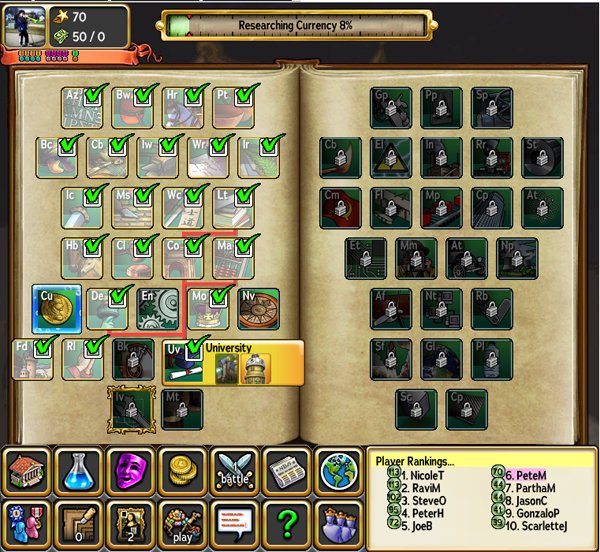
Task: Open the blue flask science button
Action: [x=78, y=471]
